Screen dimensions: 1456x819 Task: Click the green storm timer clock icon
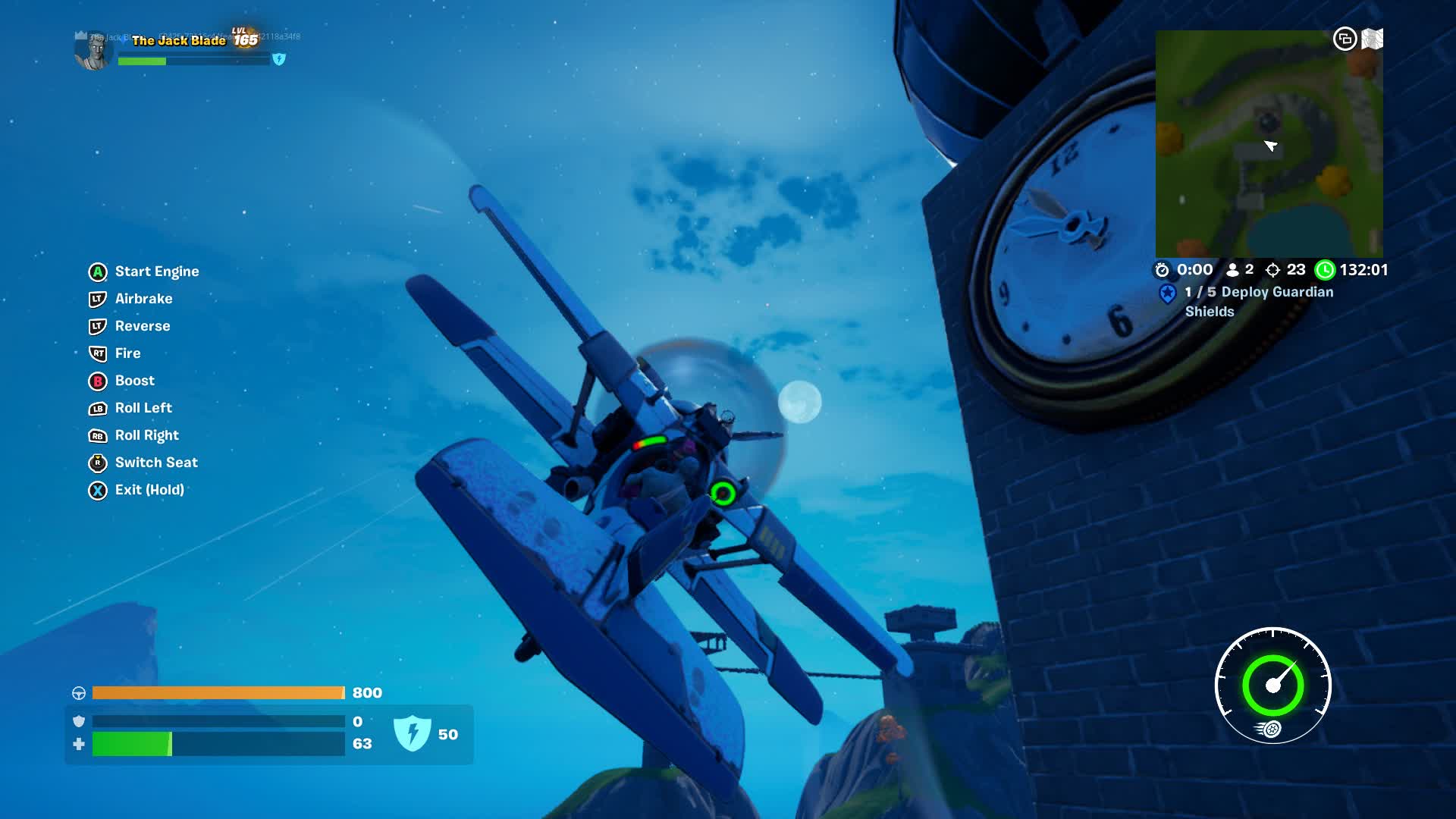tap(1326, 269)
